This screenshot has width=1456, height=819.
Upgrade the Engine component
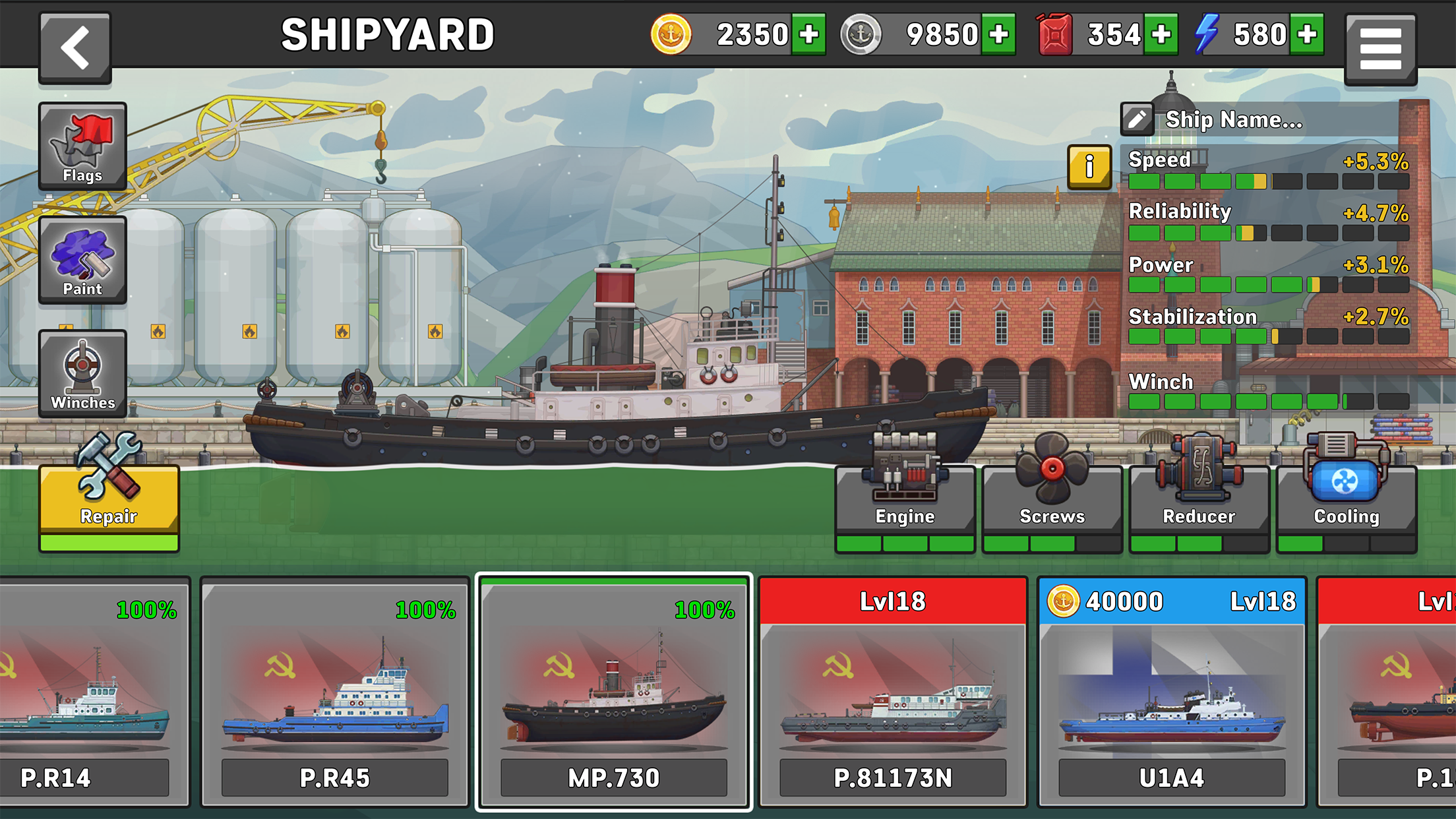tap(905, 491)
